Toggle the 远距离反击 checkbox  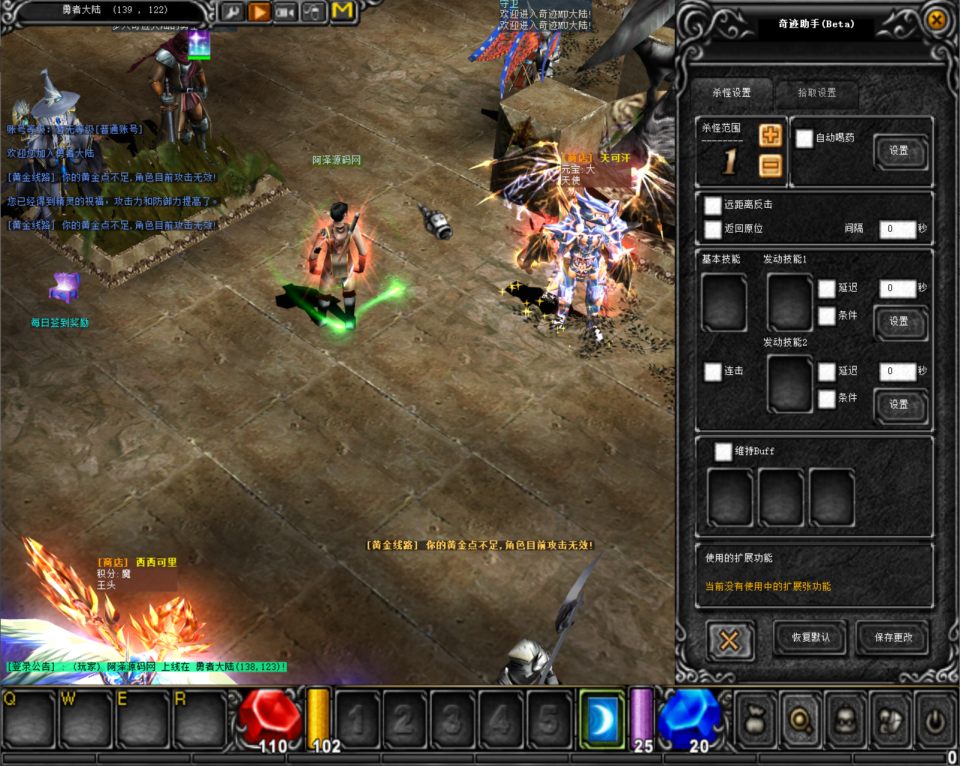click(712, 205)
